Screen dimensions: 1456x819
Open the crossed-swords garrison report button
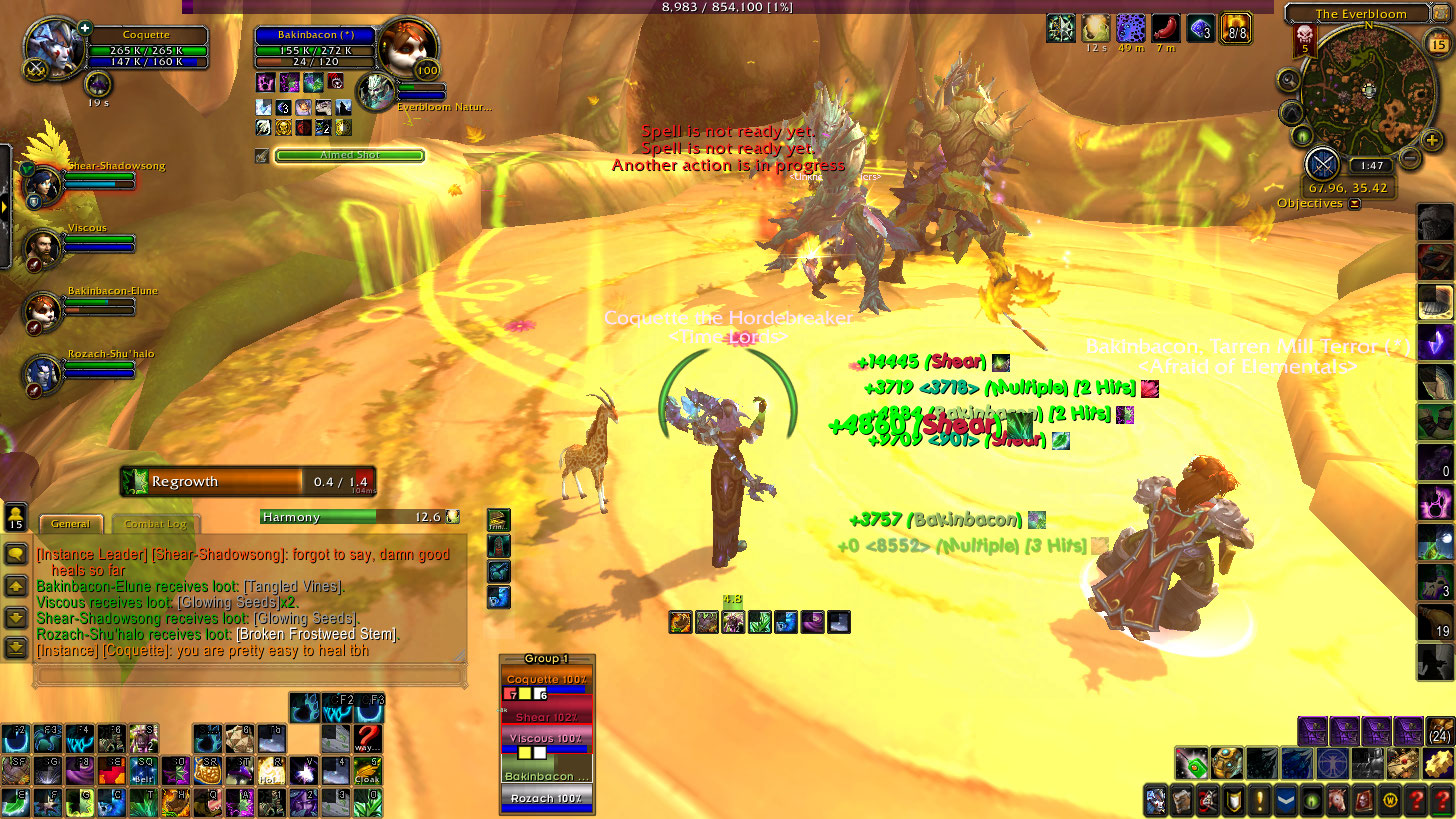click(1322, 163)
